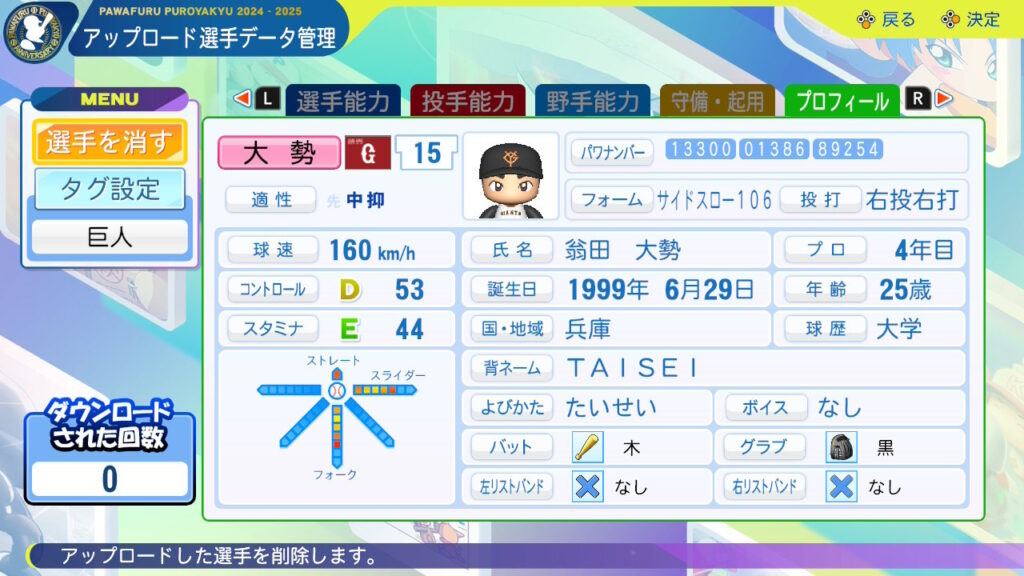Click the wooden bat icon
The image size is (1024, 576).
click(x=587, y=447)
